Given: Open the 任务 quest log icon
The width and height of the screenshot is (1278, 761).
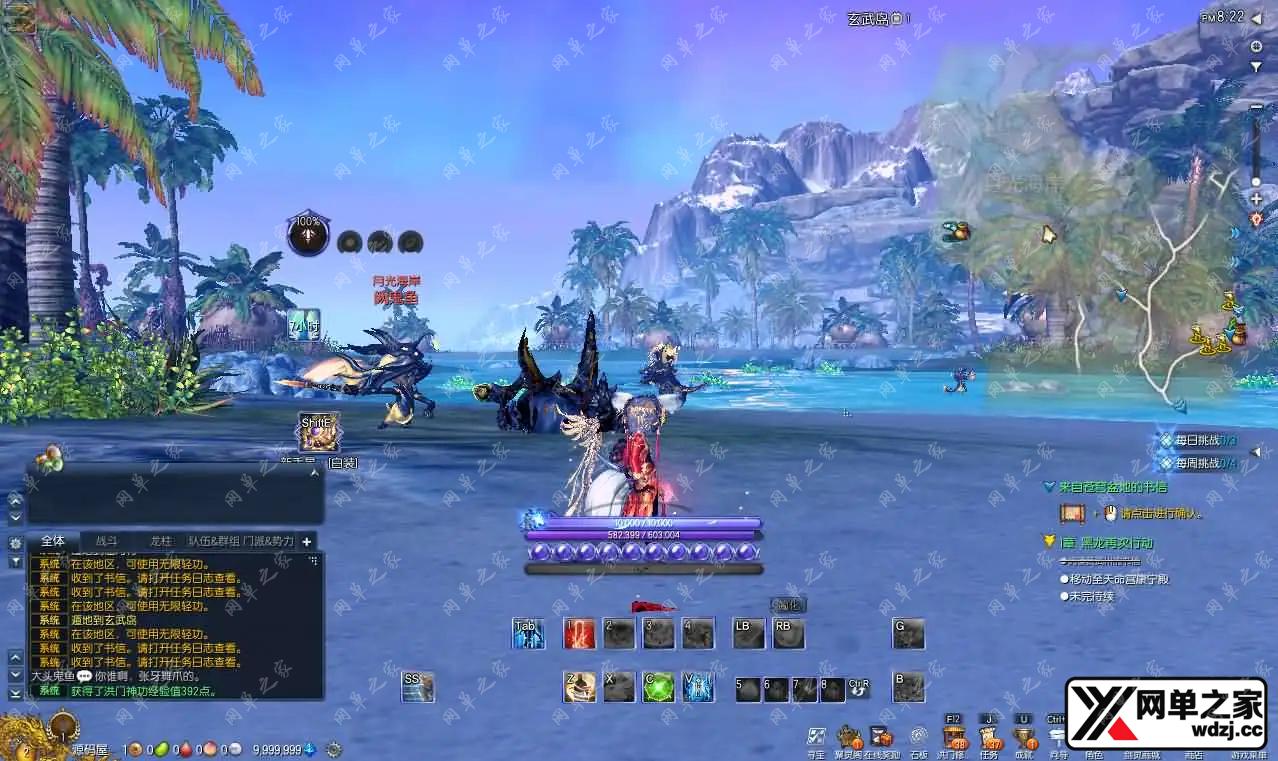Looking at the screenshot, I should [x=990, y=740].
